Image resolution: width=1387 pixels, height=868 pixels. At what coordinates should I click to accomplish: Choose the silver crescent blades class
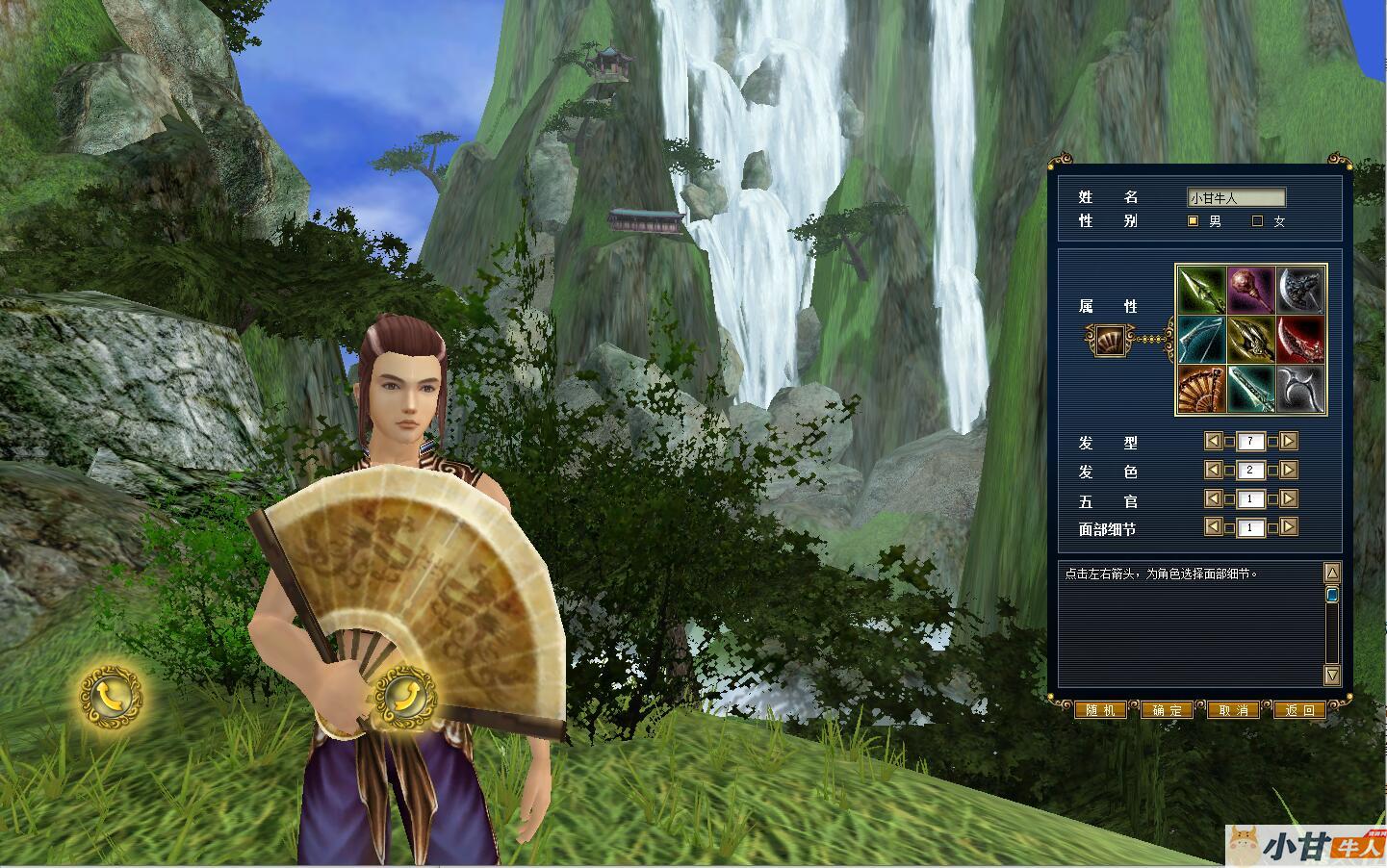click(1301, 390)
